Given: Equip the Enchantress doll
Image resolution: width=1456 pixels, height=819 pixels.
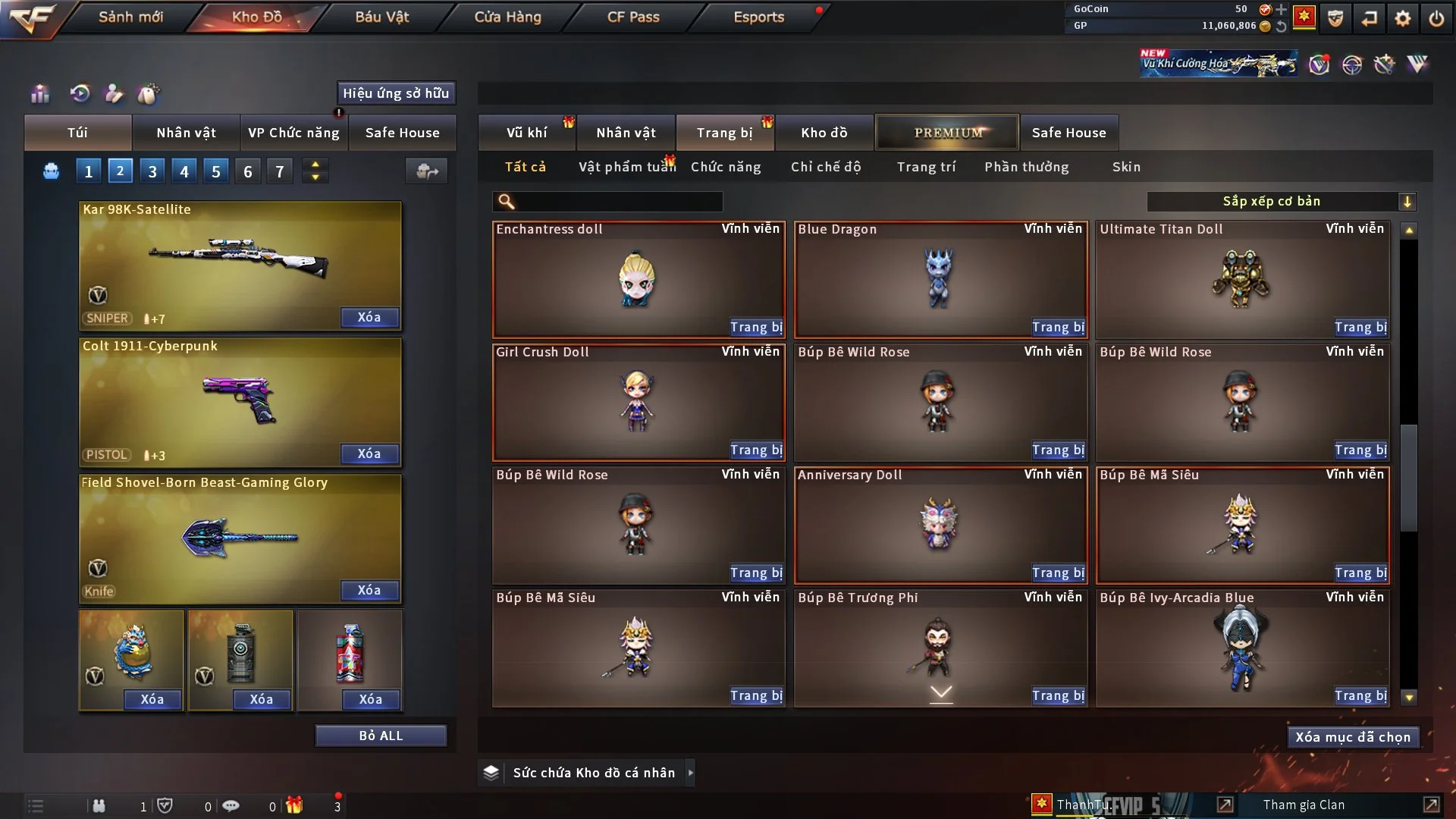Looking at the screenshot, I should point(755,328).
